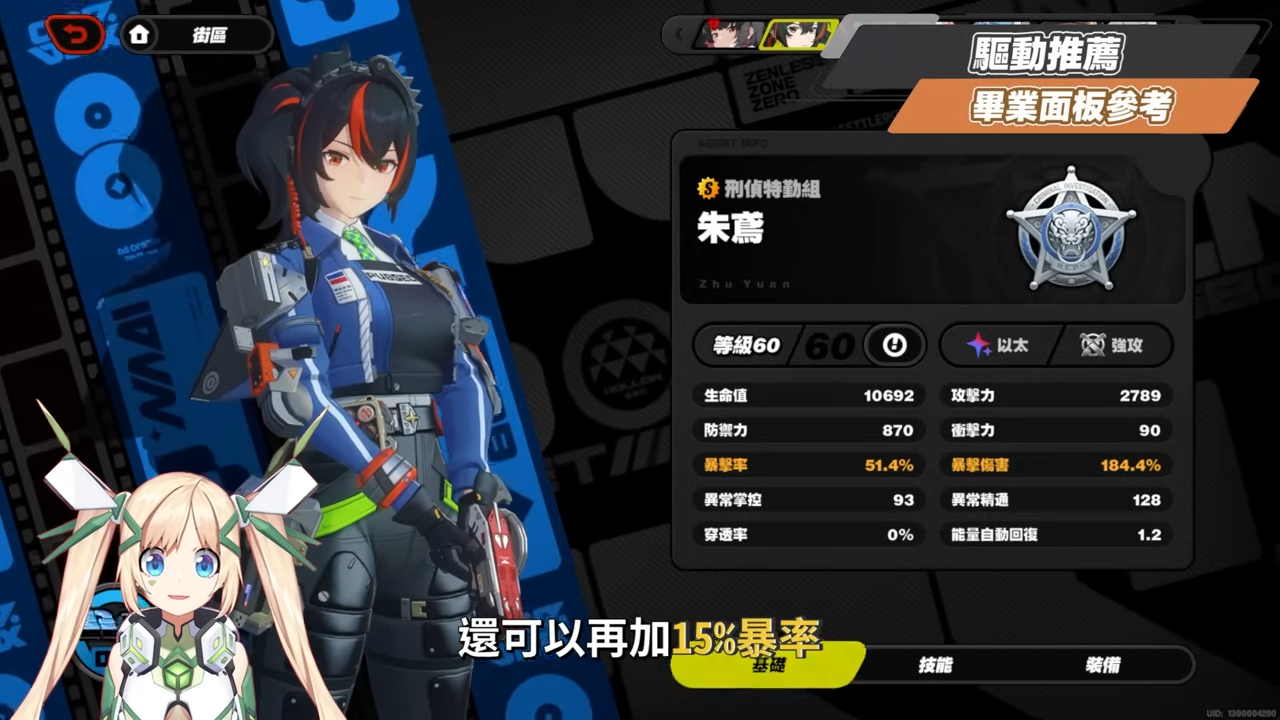Open the level 60 promotion button
This screenshot has height=720, width=1280.
(x=893, y=346)
